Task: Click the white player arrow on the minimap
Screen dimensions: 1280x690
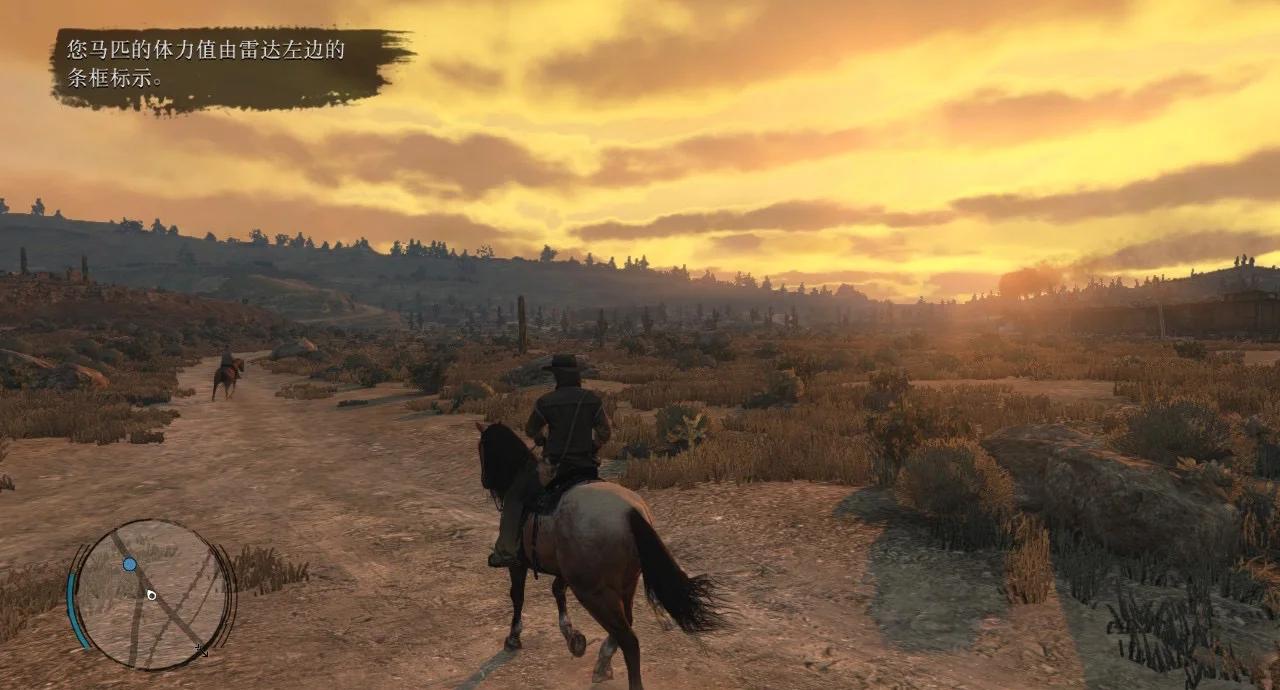Action: [x=151, y=595]
